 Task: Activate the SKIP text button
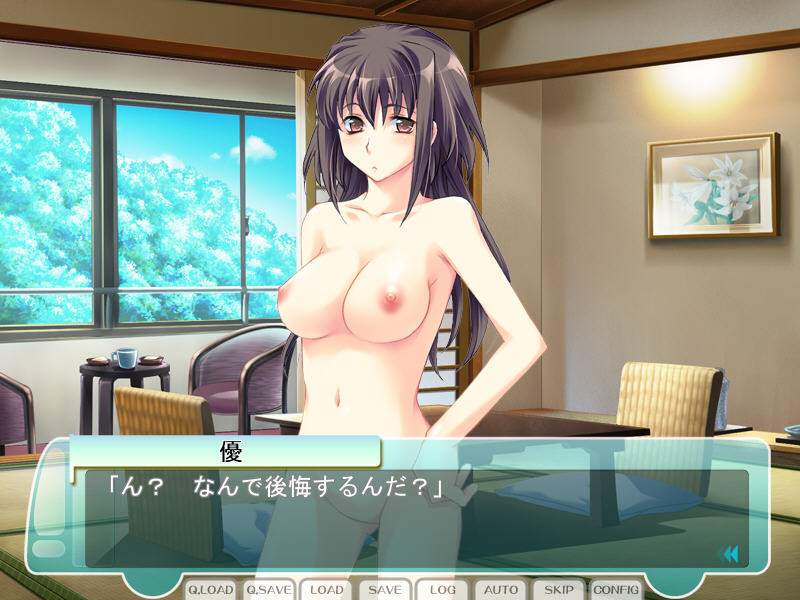click(x=559, y=590)
